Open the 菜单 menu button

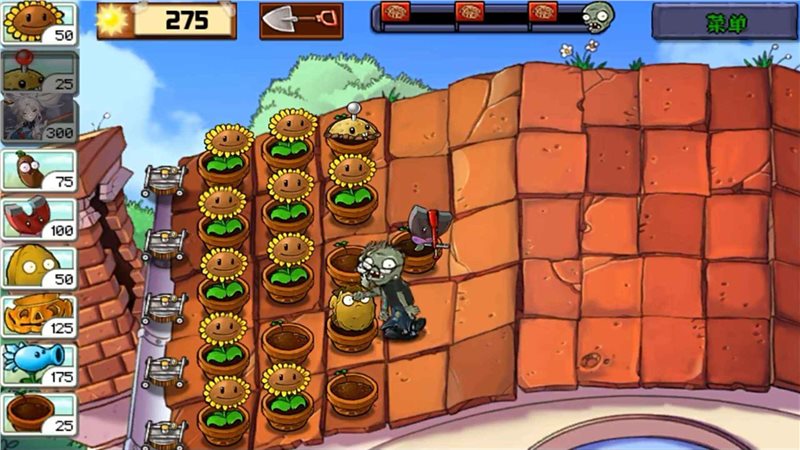pyautogui.click(x=725, y=22)
